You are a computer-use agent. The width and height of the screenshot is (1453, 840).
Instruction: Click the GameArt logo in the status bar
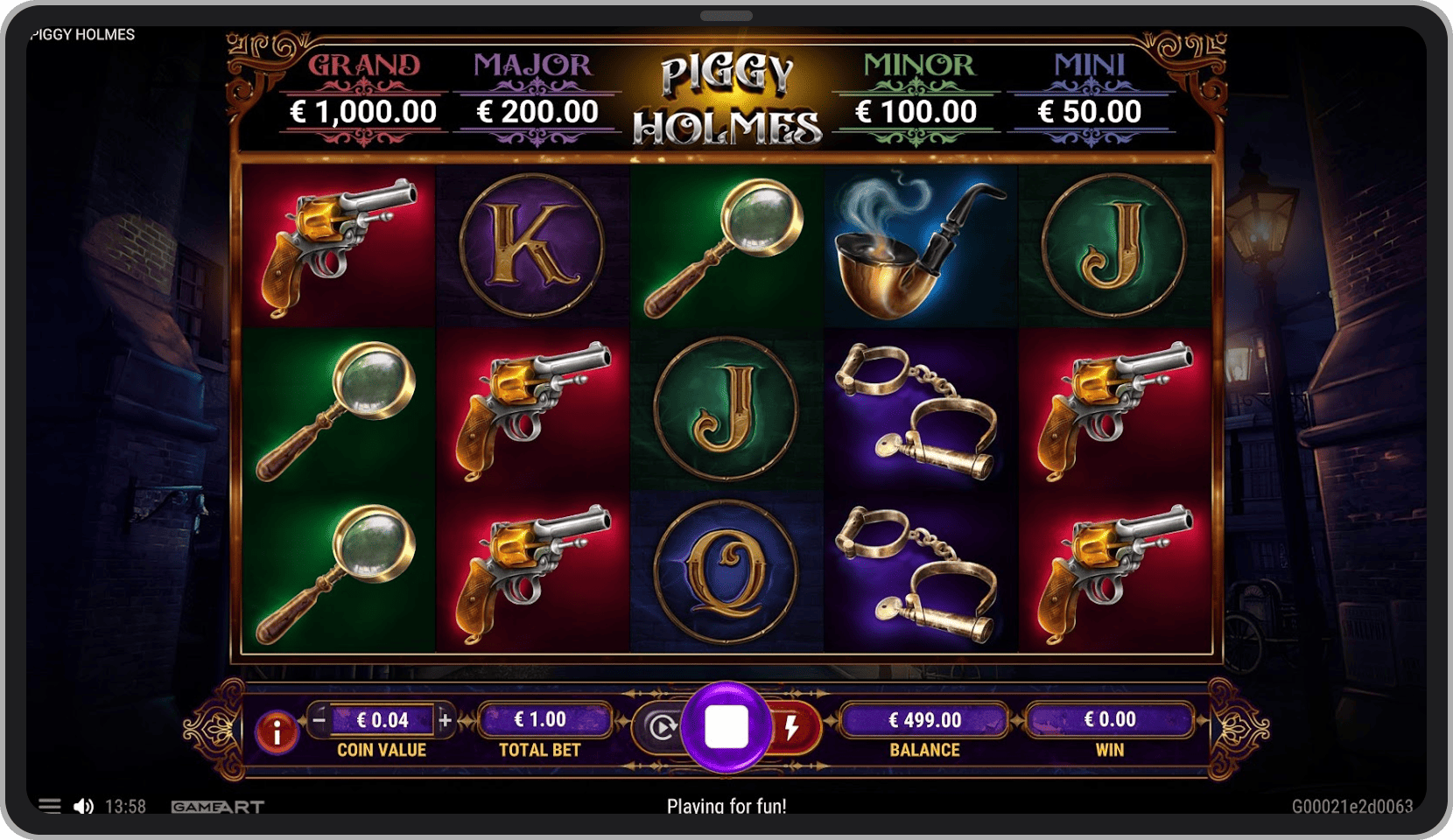click(x=215, y=806)
